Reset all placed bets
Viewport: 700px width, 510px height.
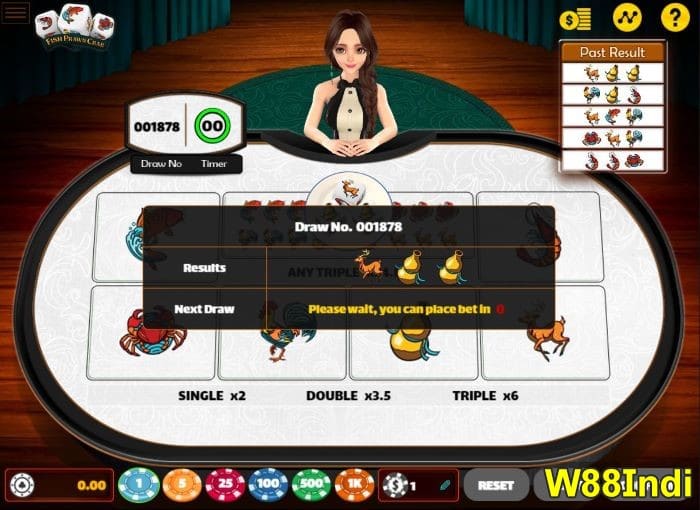(496, 485)
